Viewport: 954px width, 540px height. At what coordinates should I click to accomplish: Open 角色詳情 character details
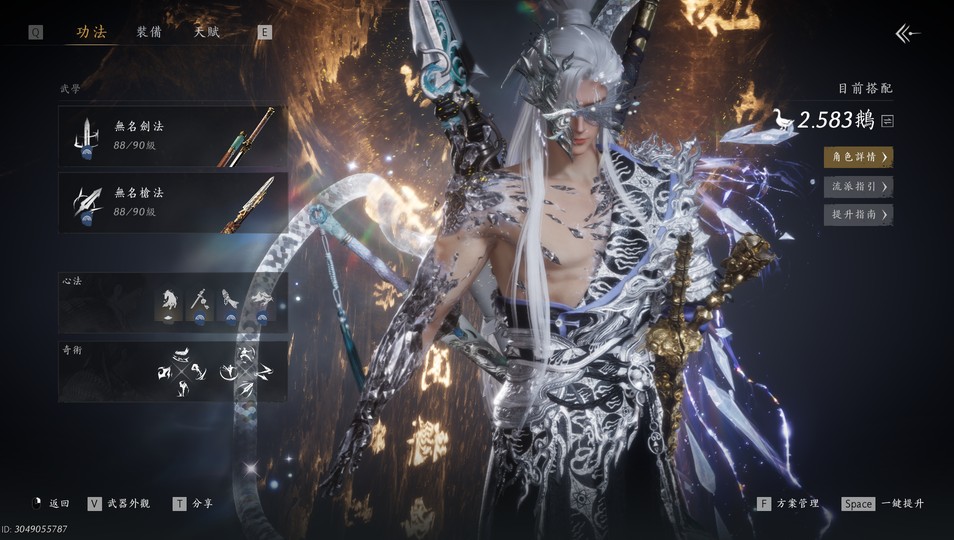coord(858,157)
